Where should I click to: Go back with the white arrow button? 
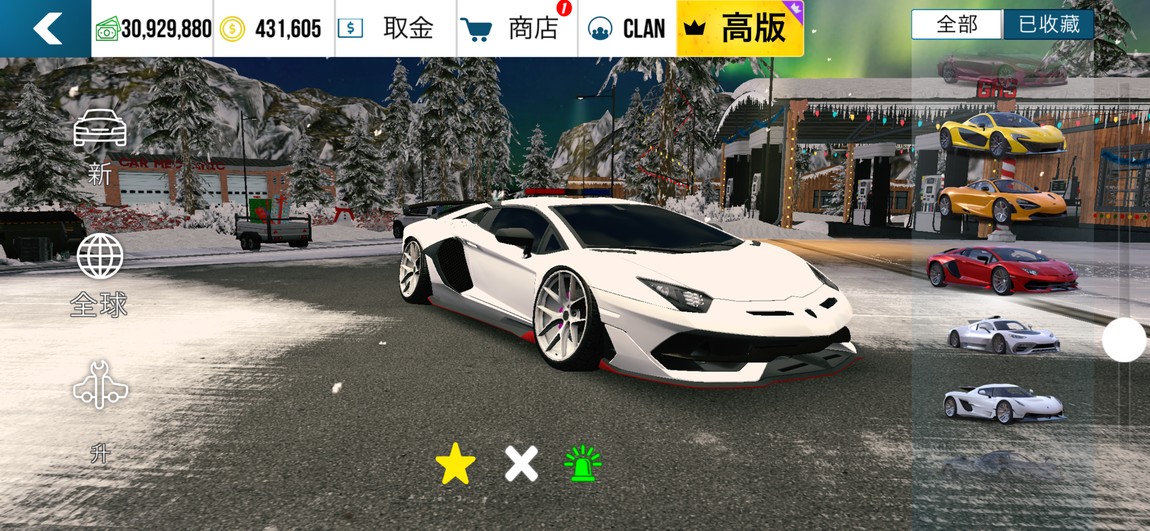(x=46, y=28)
